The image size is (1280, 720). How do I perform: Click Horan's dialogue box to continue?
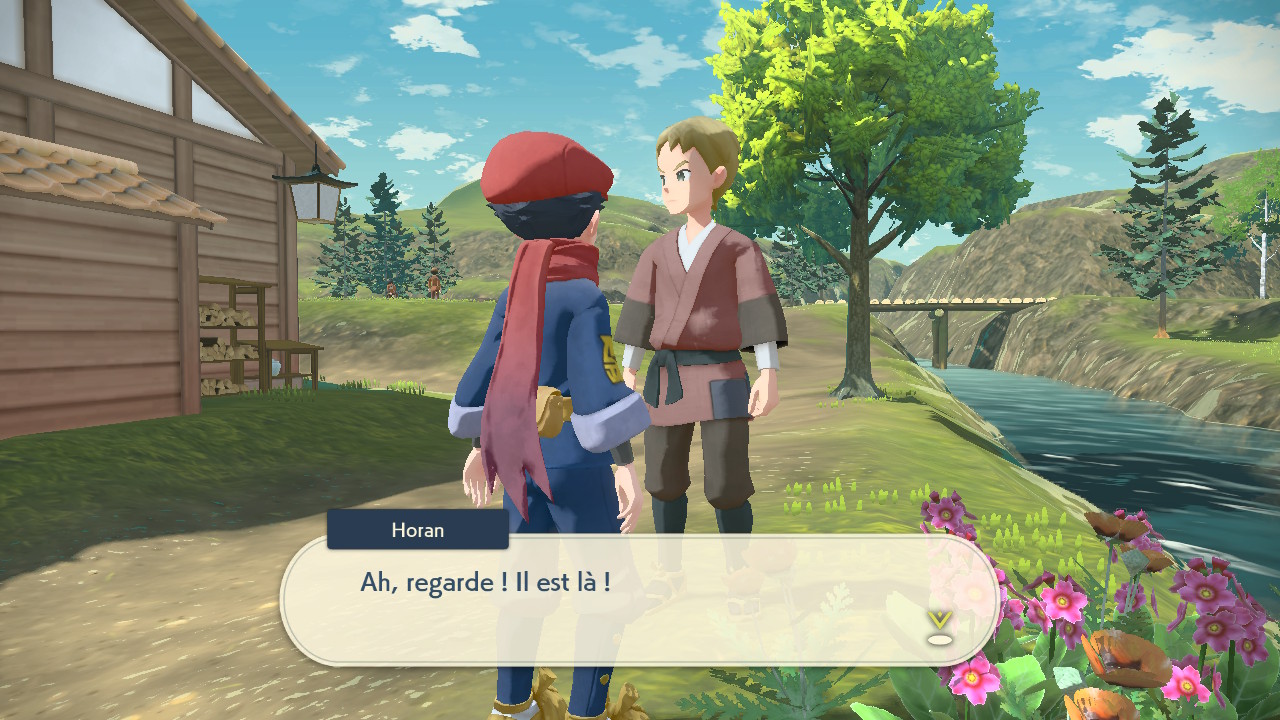(x=640, y=600)
